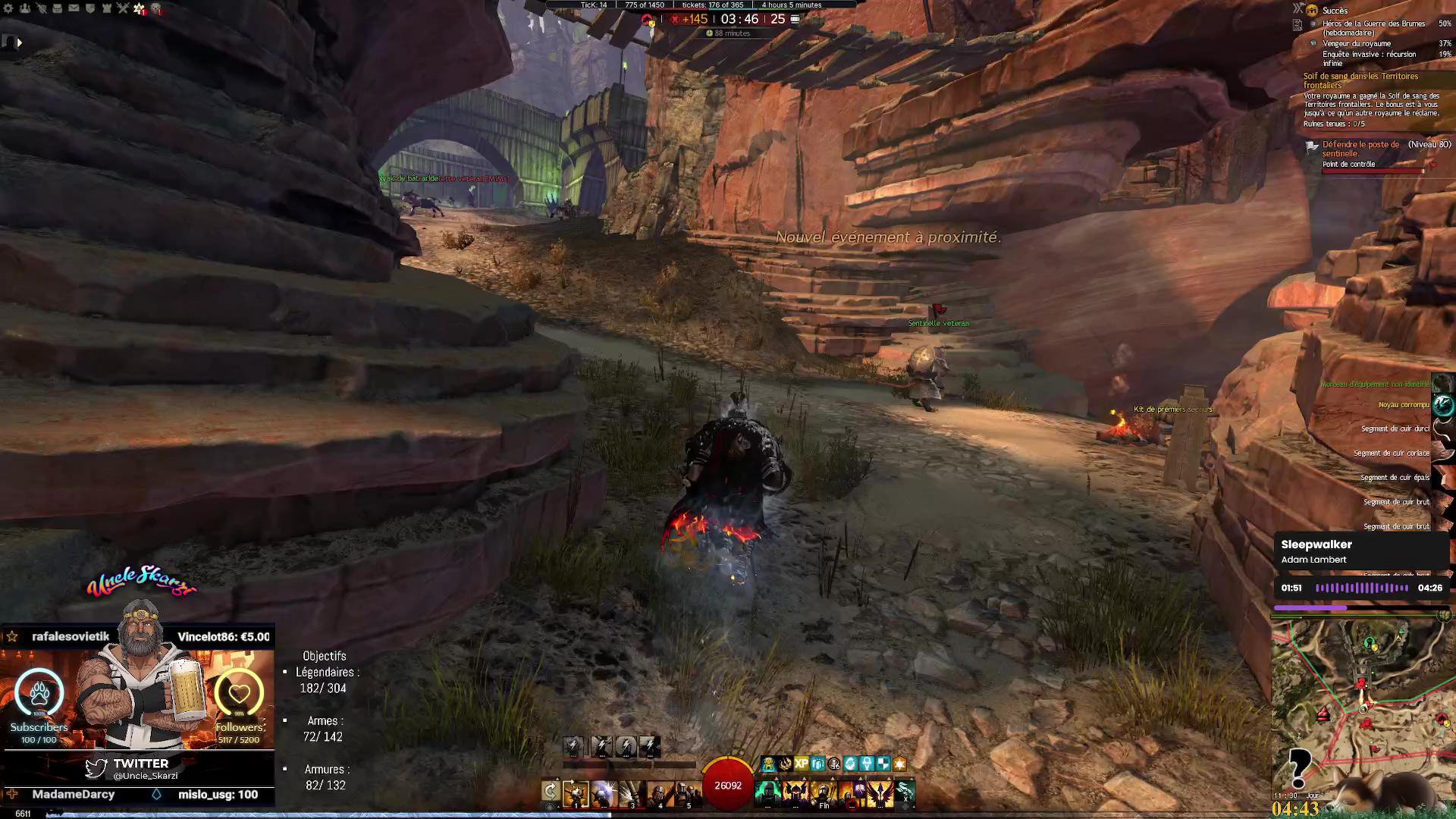Use the green-glowing healing skill
Screen dimensions: 1456x819
pyautogui.click(x=768, y=793)
